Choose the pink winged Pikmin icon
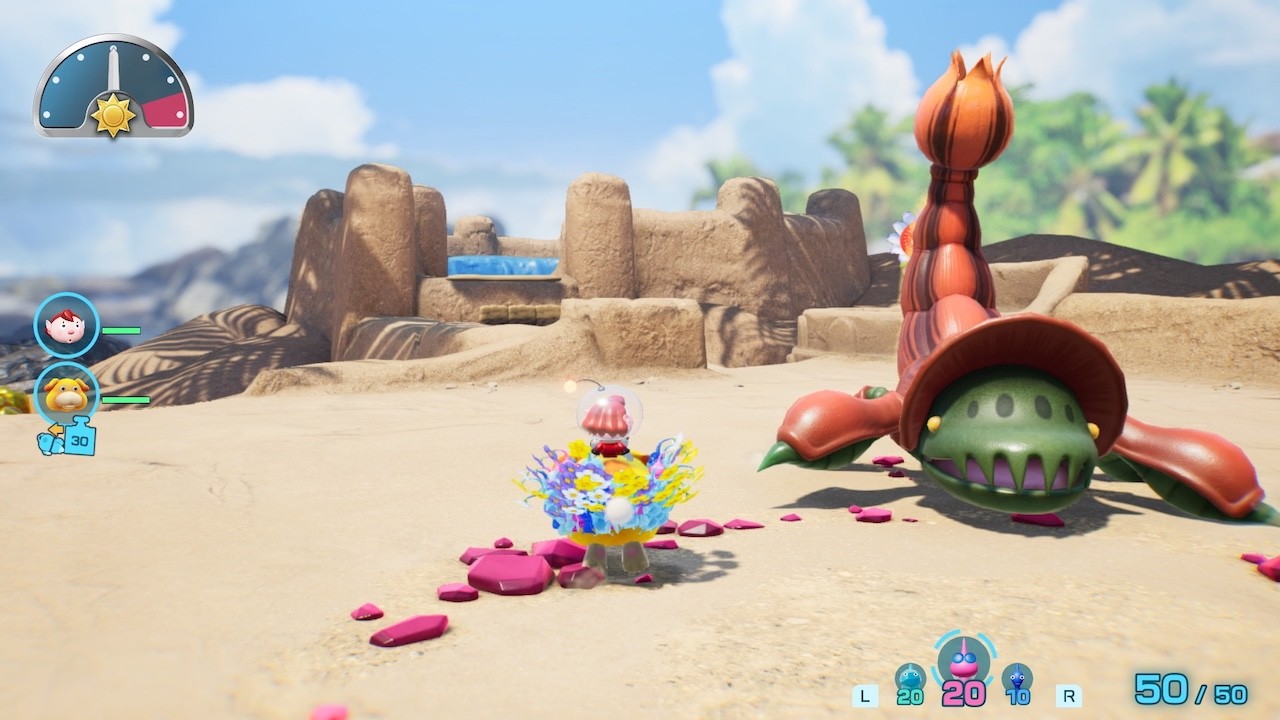The width and height of the screenshot is (1280, 720). pyautogui.click(x=964, y=661)
